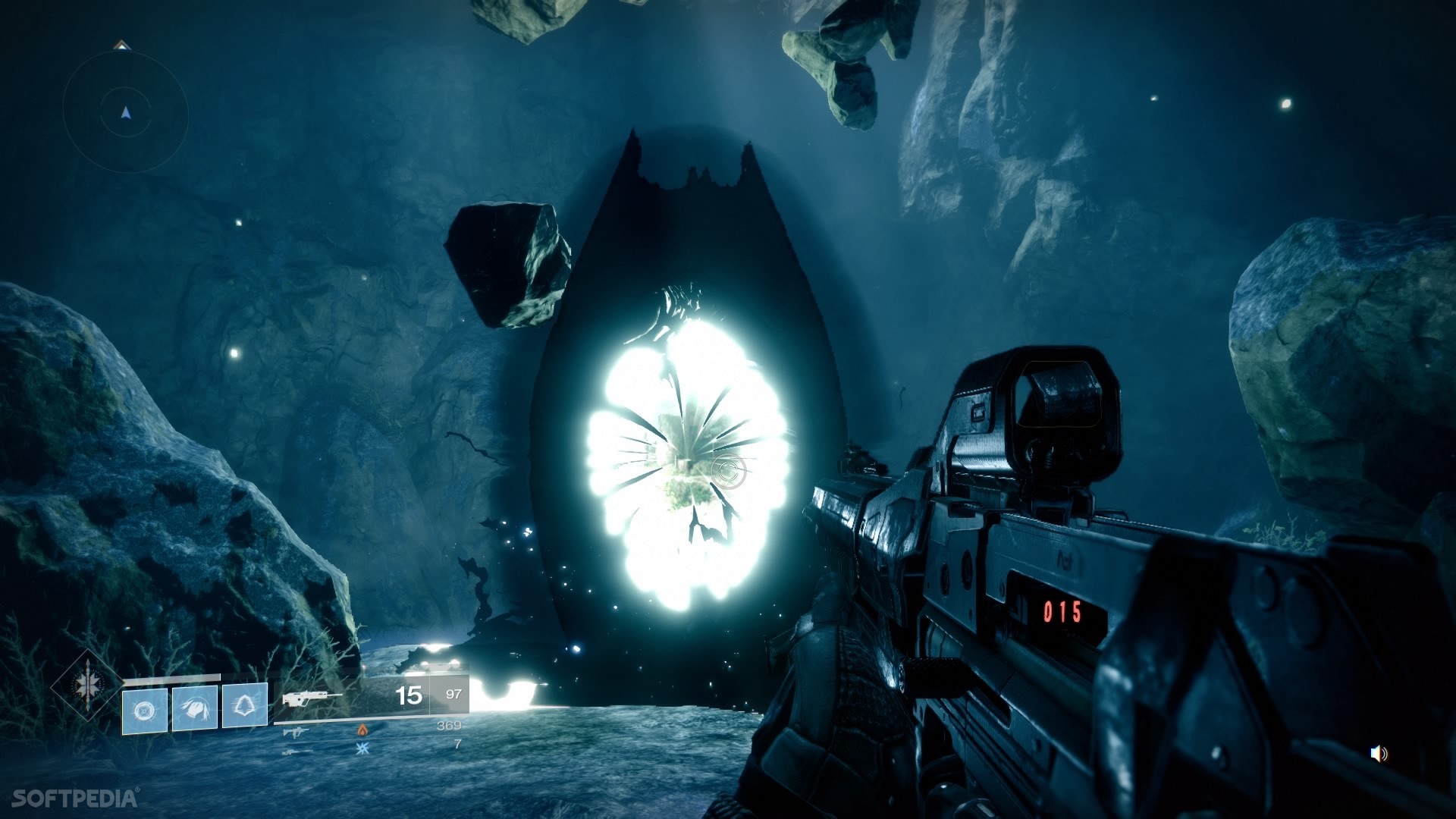This screenshot has height=819, width=1456.
Task: Select the equipped primary rifle icon
Action: [311, 696]
